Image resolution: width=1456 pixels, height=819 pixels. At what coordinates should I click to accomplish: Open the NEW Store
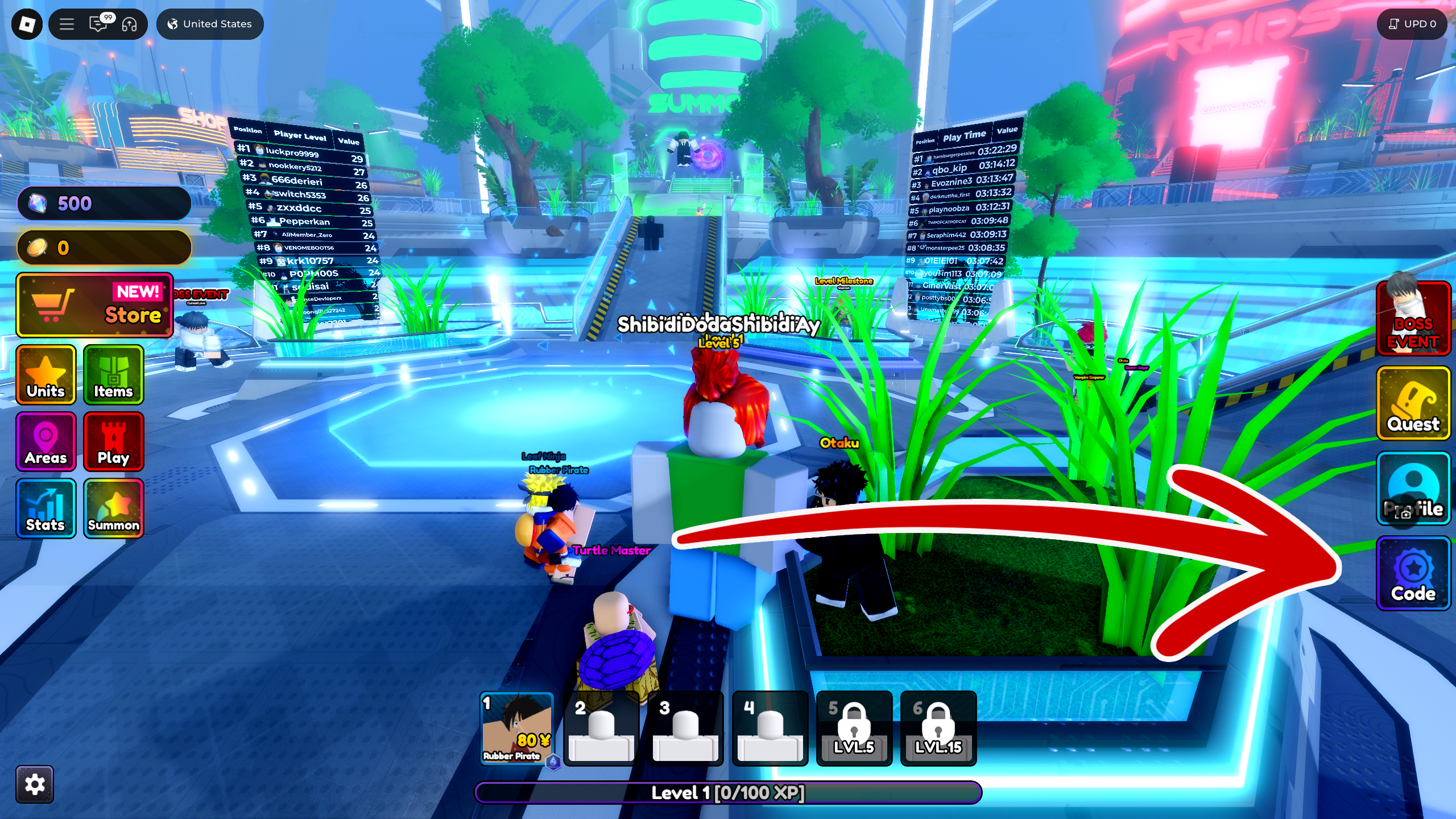point(94,305)
